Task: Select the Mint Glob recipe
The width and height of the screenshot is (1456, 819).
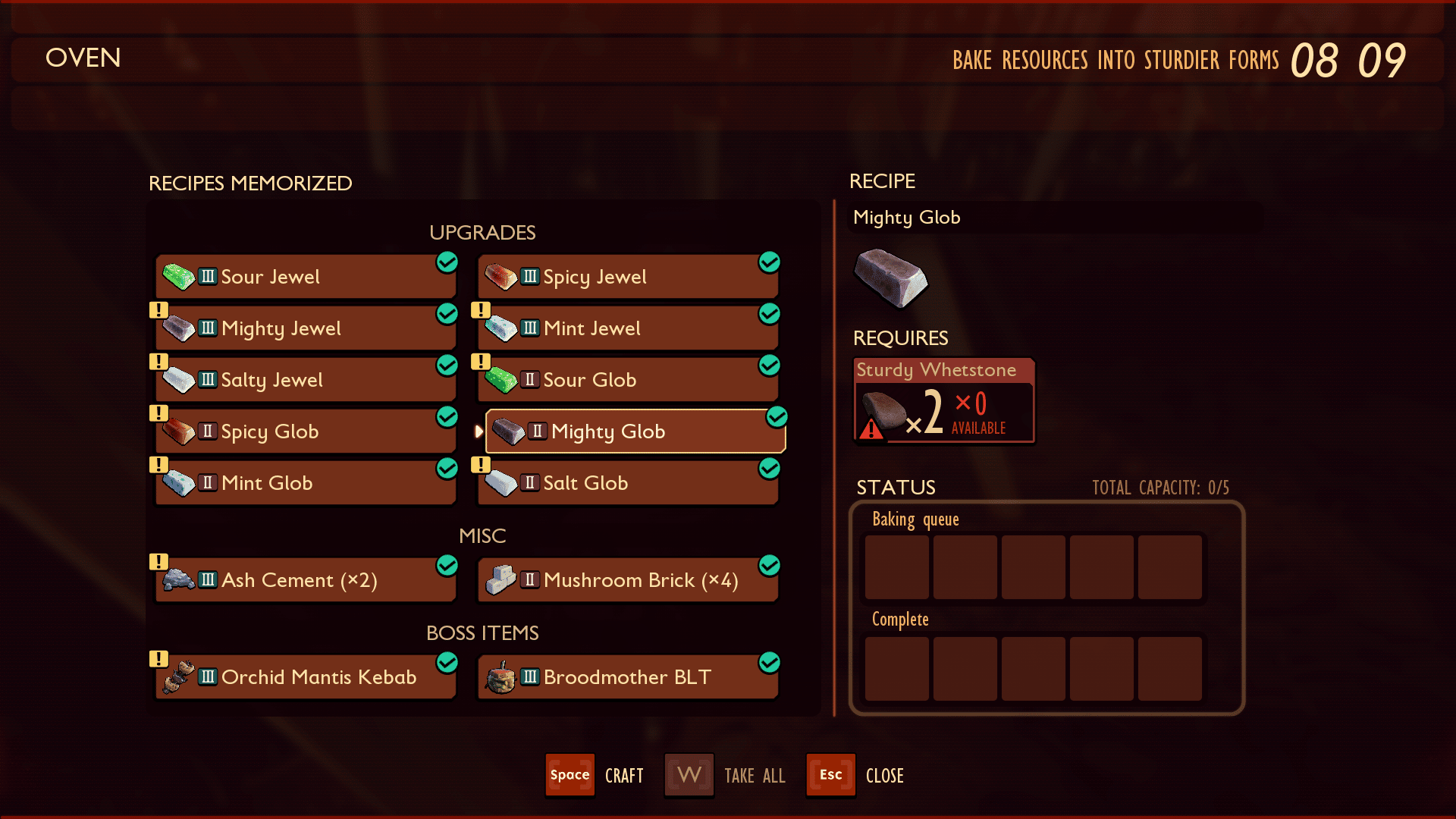Action: click(x=306, y=483)
